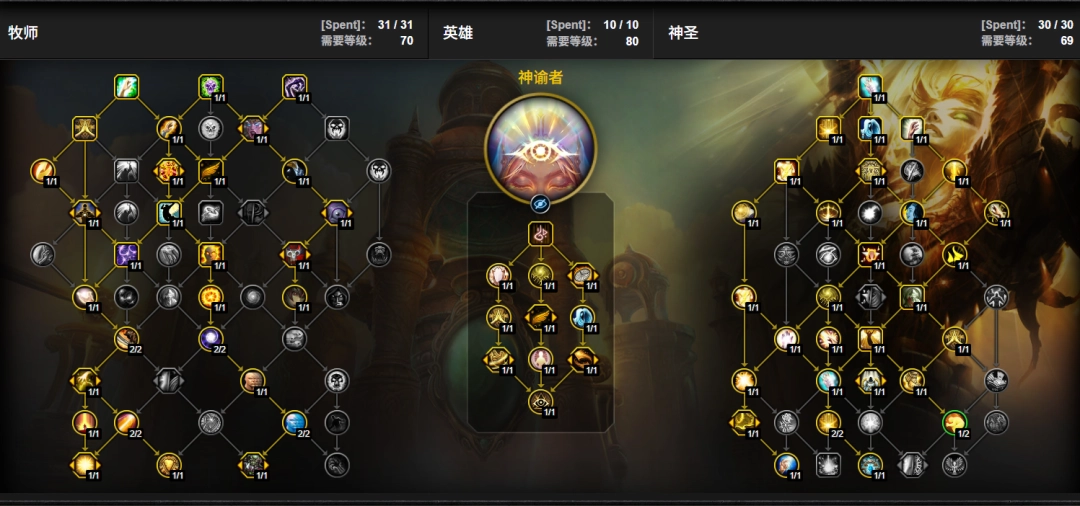Image resolution: width=1080 pixels, height=506 pixels.
Task: Click the green-ringed talent showing 1/2 points
Action: (954, 422)
